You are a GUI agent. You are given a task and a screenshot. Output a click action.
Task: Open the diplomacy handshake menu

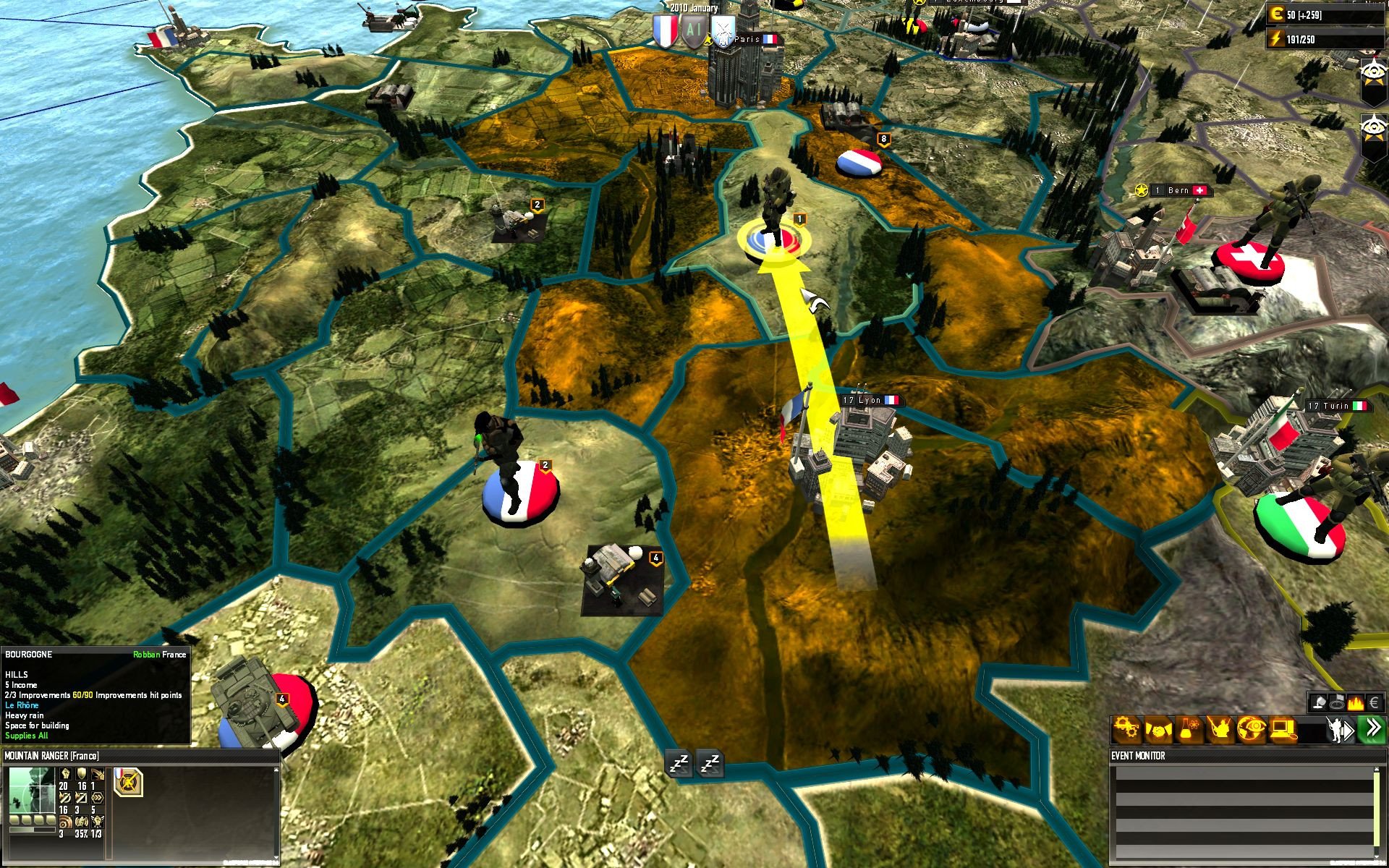tap(1157, 730)
